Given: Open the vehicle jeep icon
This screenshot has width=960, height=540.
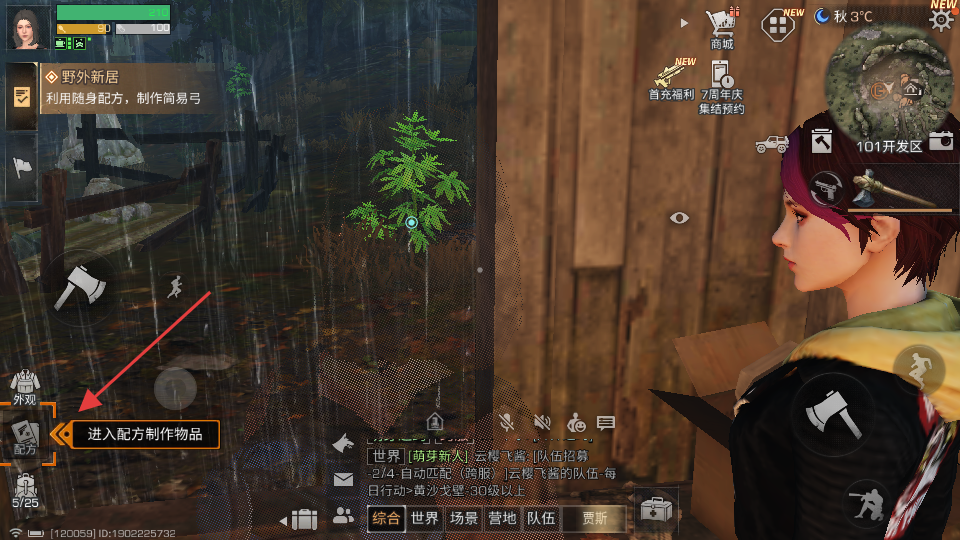Looking at the screenshot, I should (x=772, y=144).
